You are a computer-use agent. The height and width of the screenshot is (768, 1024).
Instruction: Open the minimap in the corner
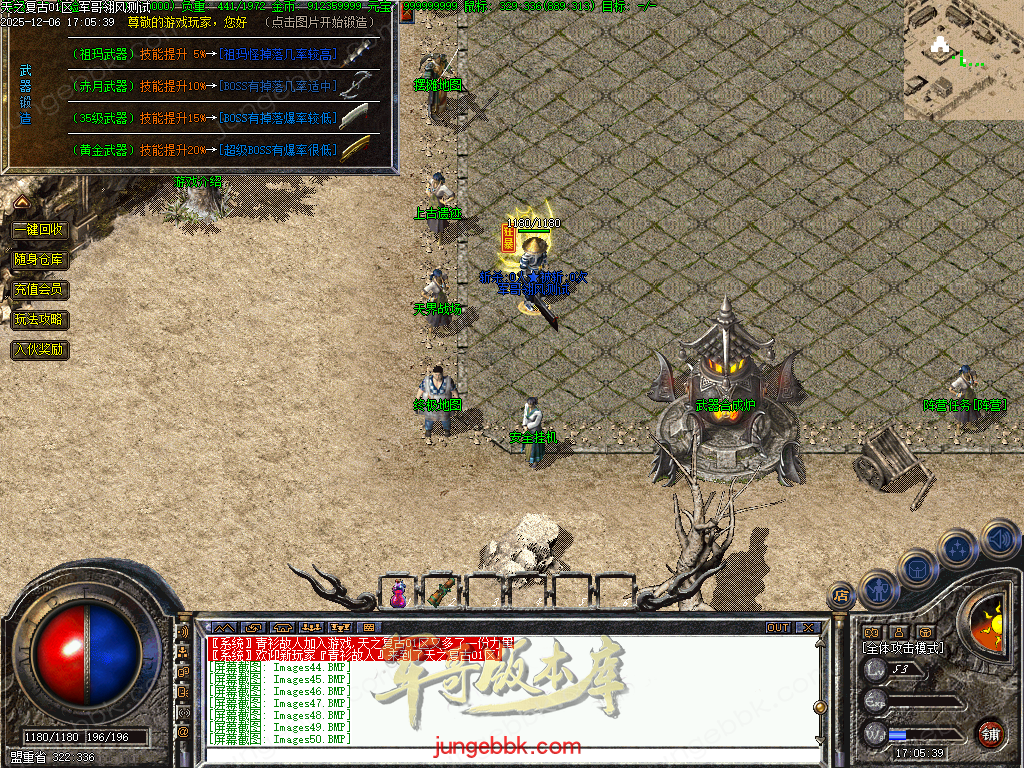[963, 60]
